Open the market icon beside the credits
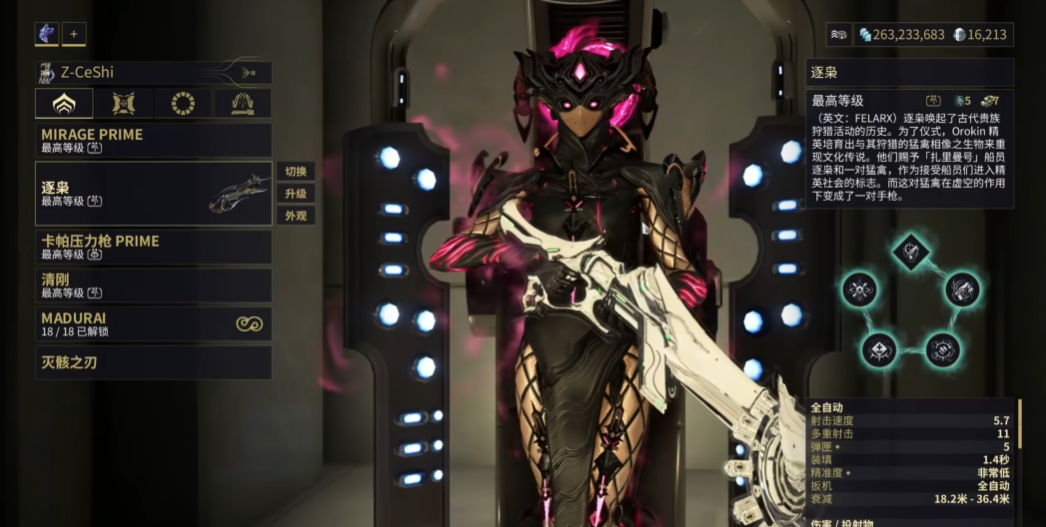 839,35
